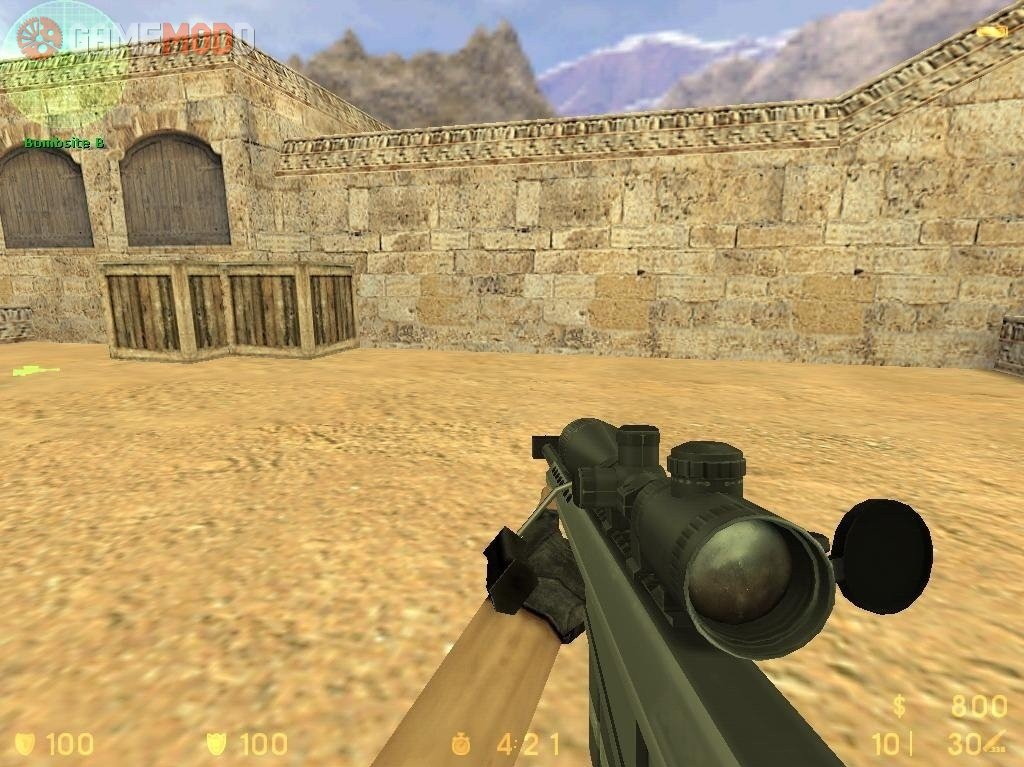Select the yellow flashlight HUD icon
Viewport: 1024px width, 767px height.
click(992, 32)
